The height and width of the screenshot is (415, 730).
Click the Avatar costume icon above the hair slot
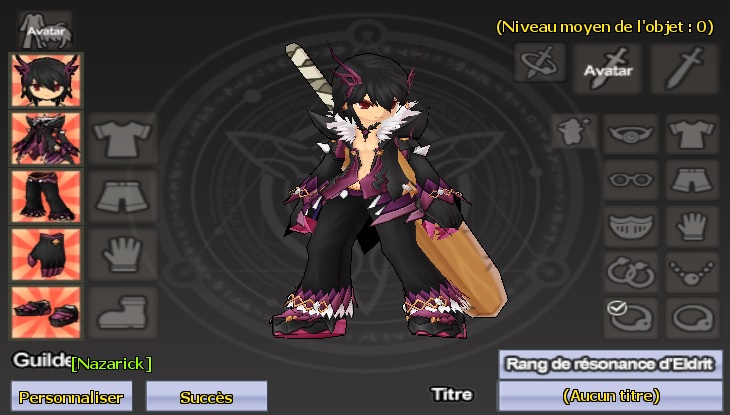pyautogui.click(x=45, y=29)
